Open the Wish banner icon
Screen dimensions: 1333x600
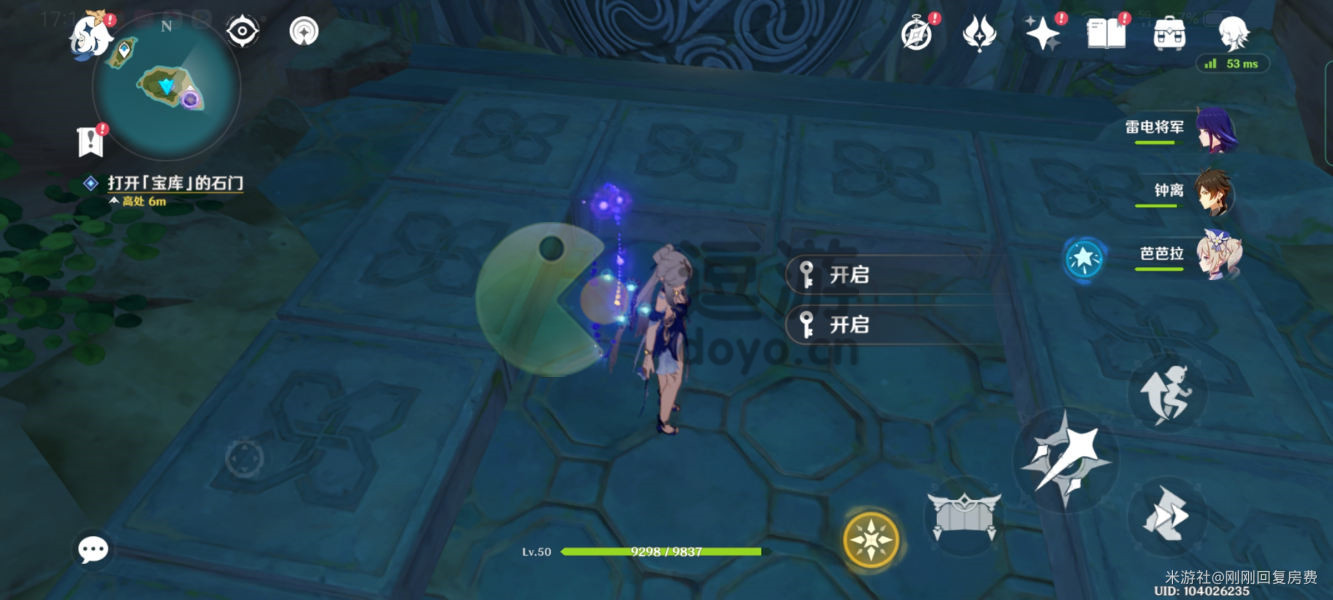tap(979, 34)
